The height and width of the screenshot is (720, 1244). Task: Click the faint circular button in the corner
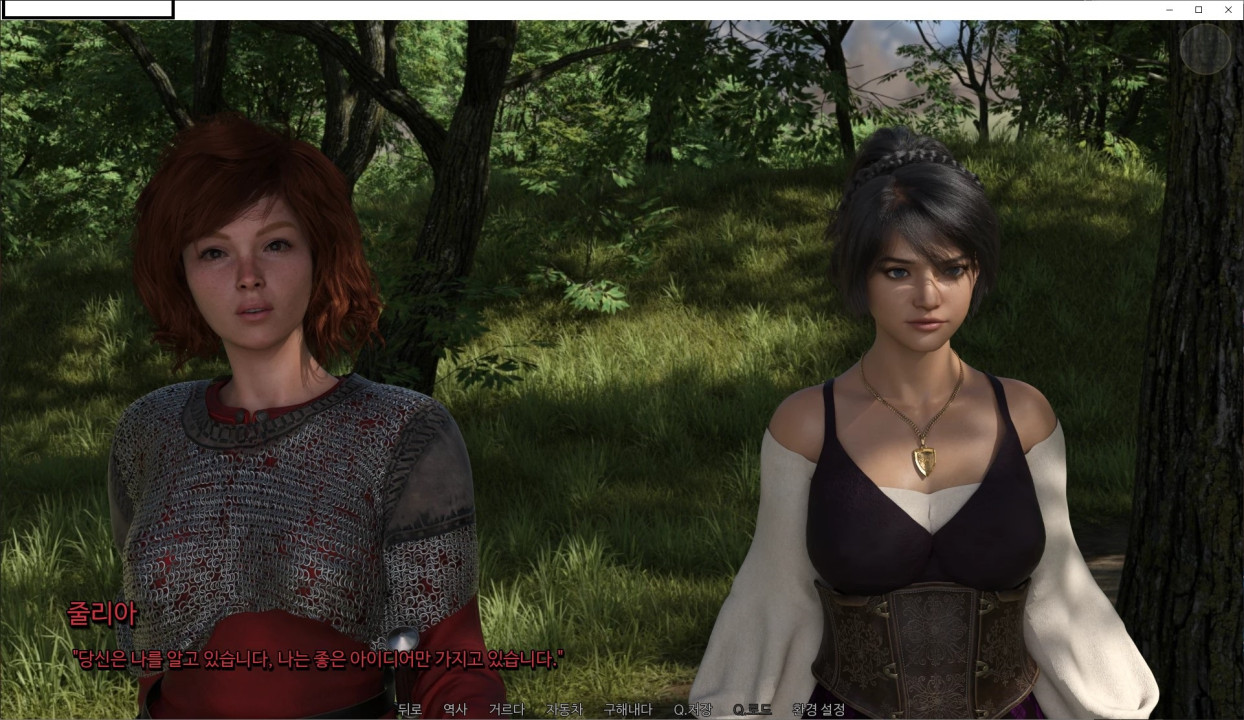coord(1205,48)
